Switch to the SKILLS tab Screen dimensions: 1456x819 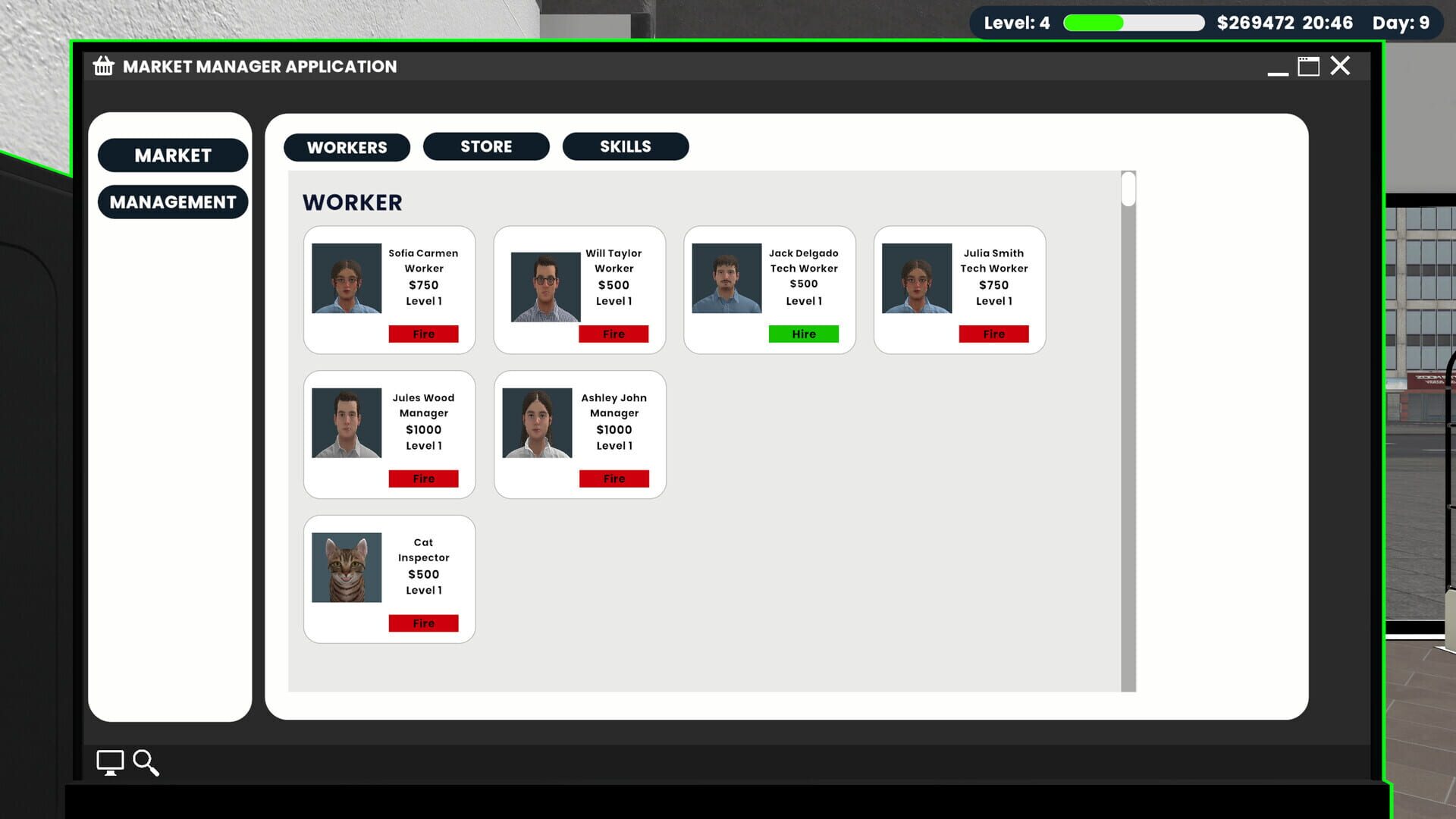(626, 146)
